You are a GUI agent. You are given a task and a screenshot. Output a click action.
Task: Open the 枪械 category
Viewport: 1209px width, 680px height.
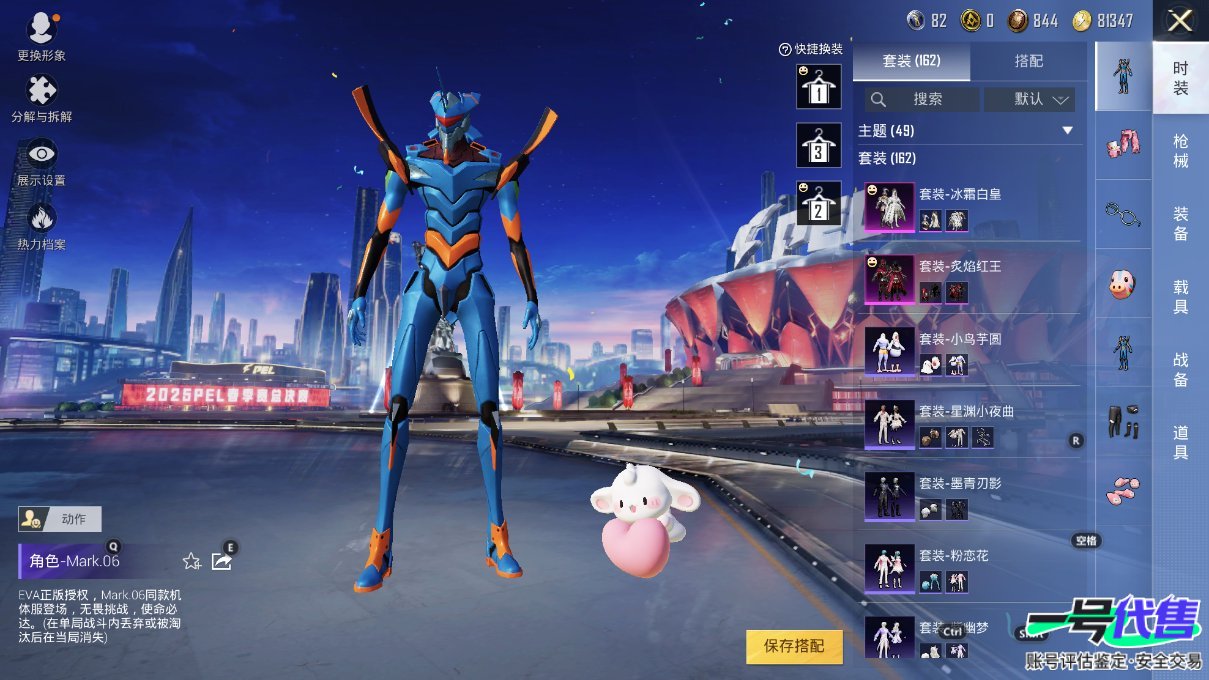1180,151
